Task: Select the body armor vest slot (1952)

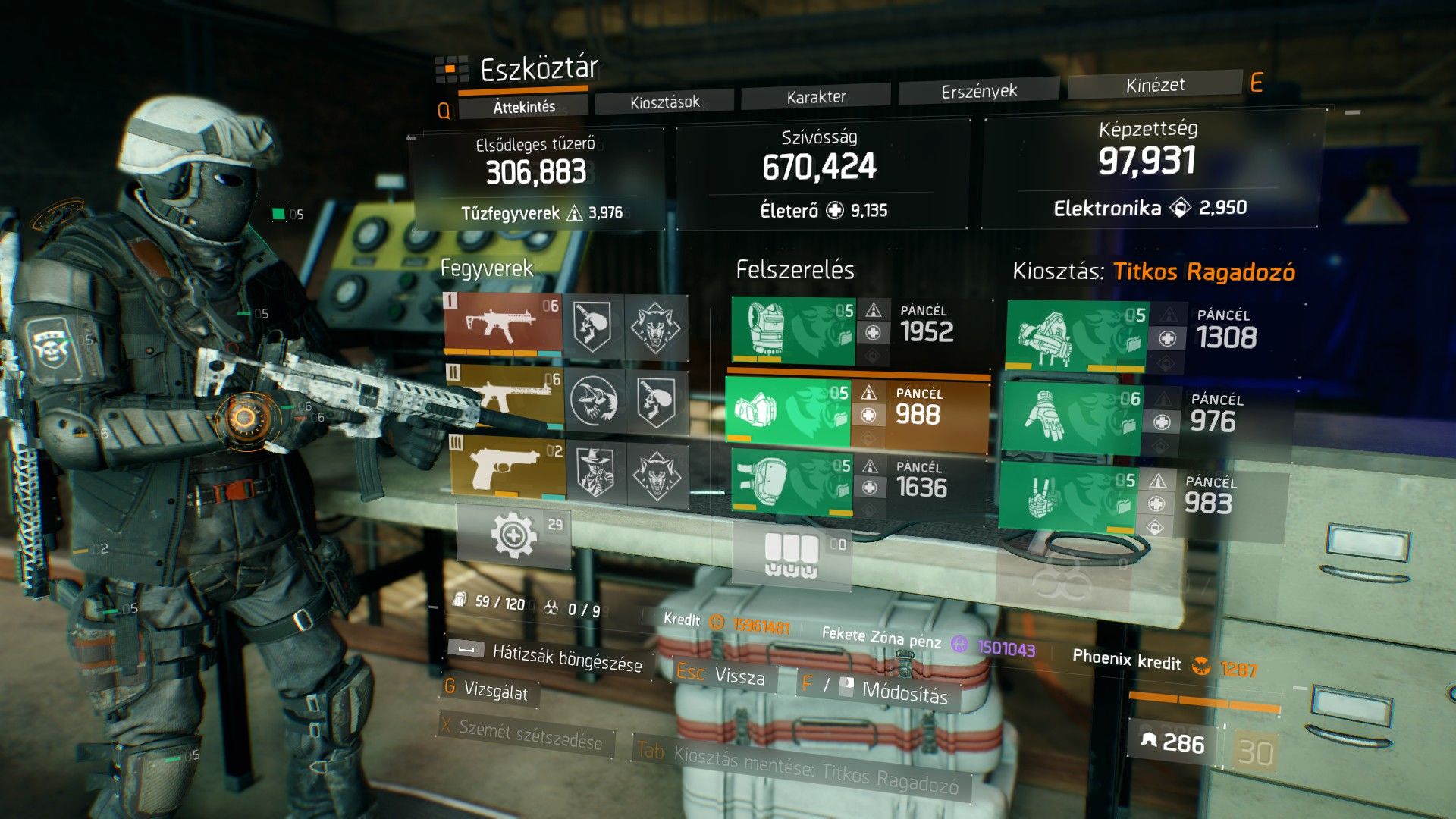Action: [x=792, y=331]
